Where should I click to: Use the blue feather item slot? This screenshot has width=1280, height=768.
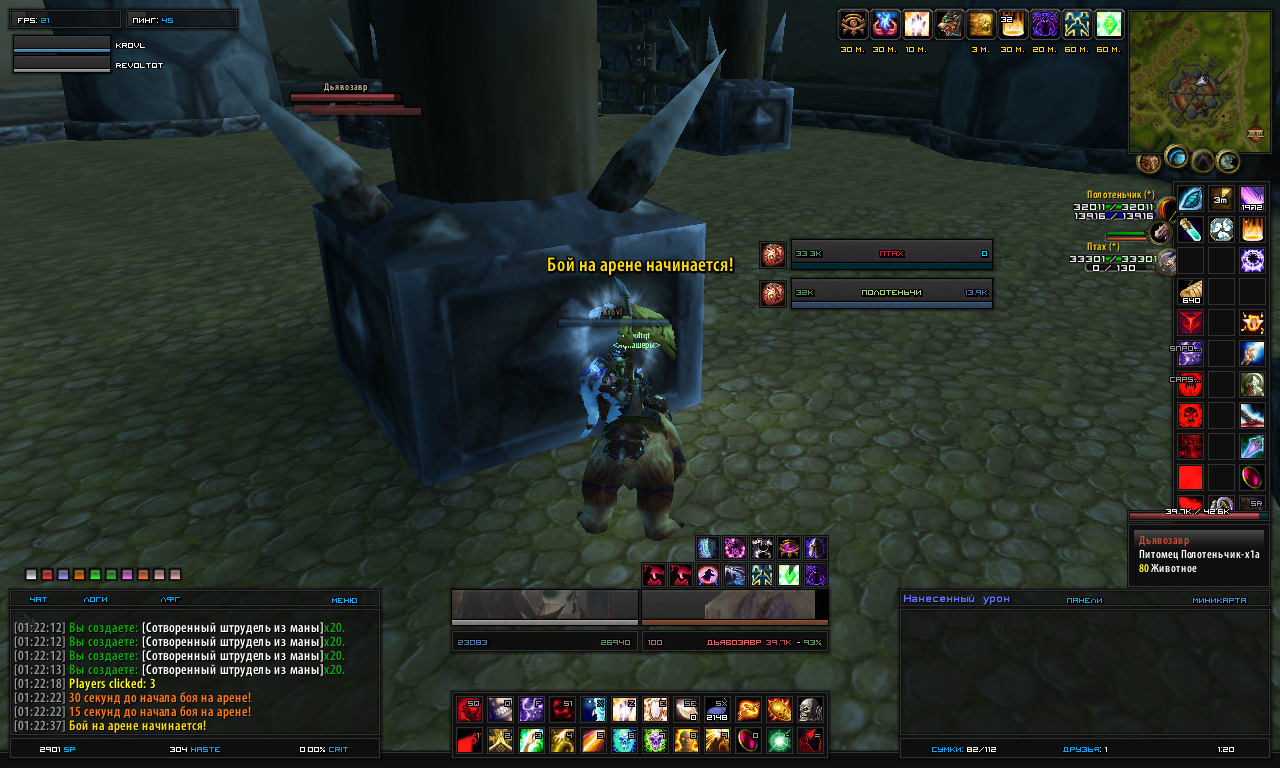pyautogui.click(x=1190, y=198)
